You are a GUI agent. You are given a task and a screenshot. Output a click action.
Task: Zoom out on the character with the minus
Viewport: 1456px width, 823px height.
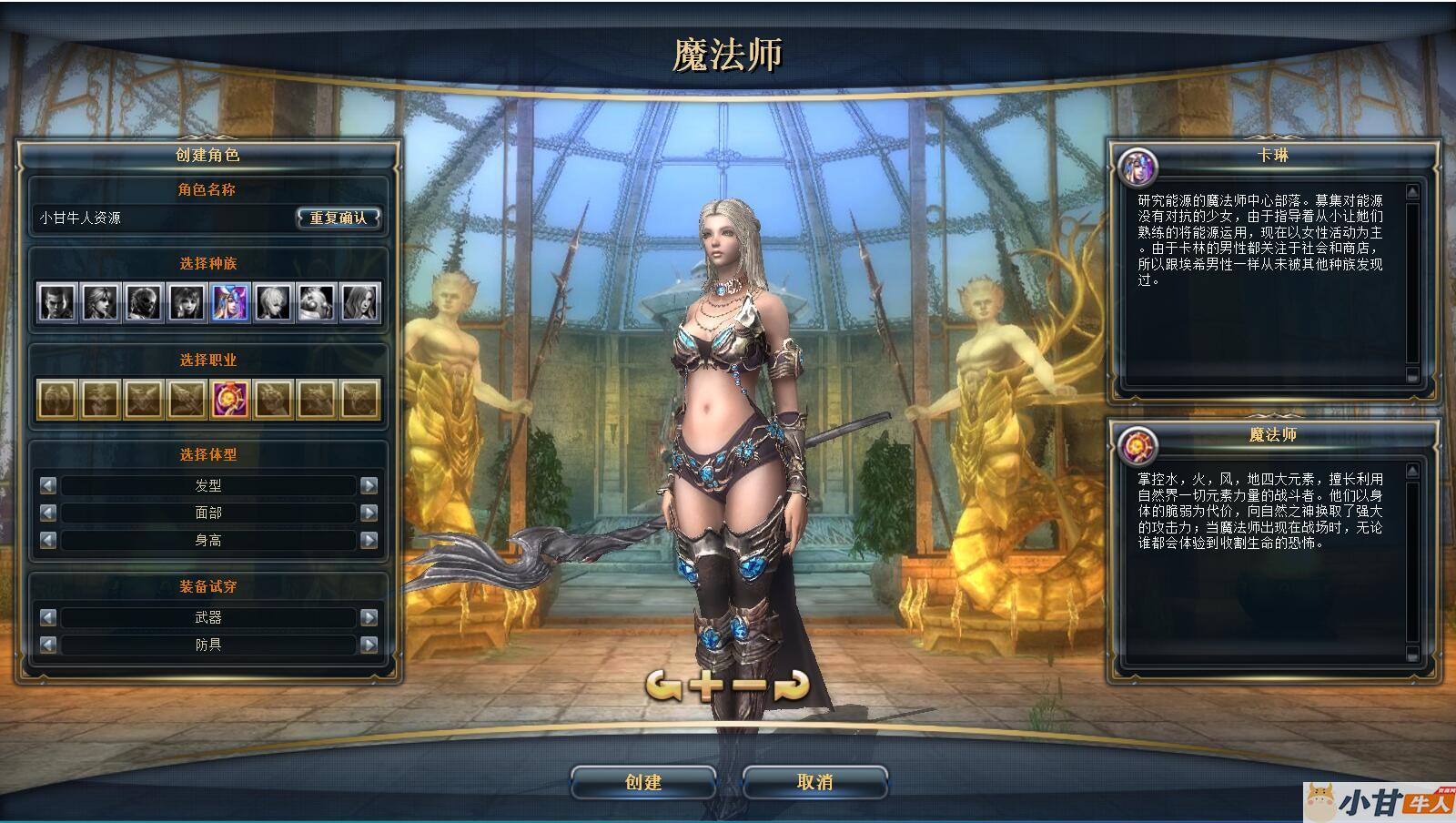(x=750, y=686)
